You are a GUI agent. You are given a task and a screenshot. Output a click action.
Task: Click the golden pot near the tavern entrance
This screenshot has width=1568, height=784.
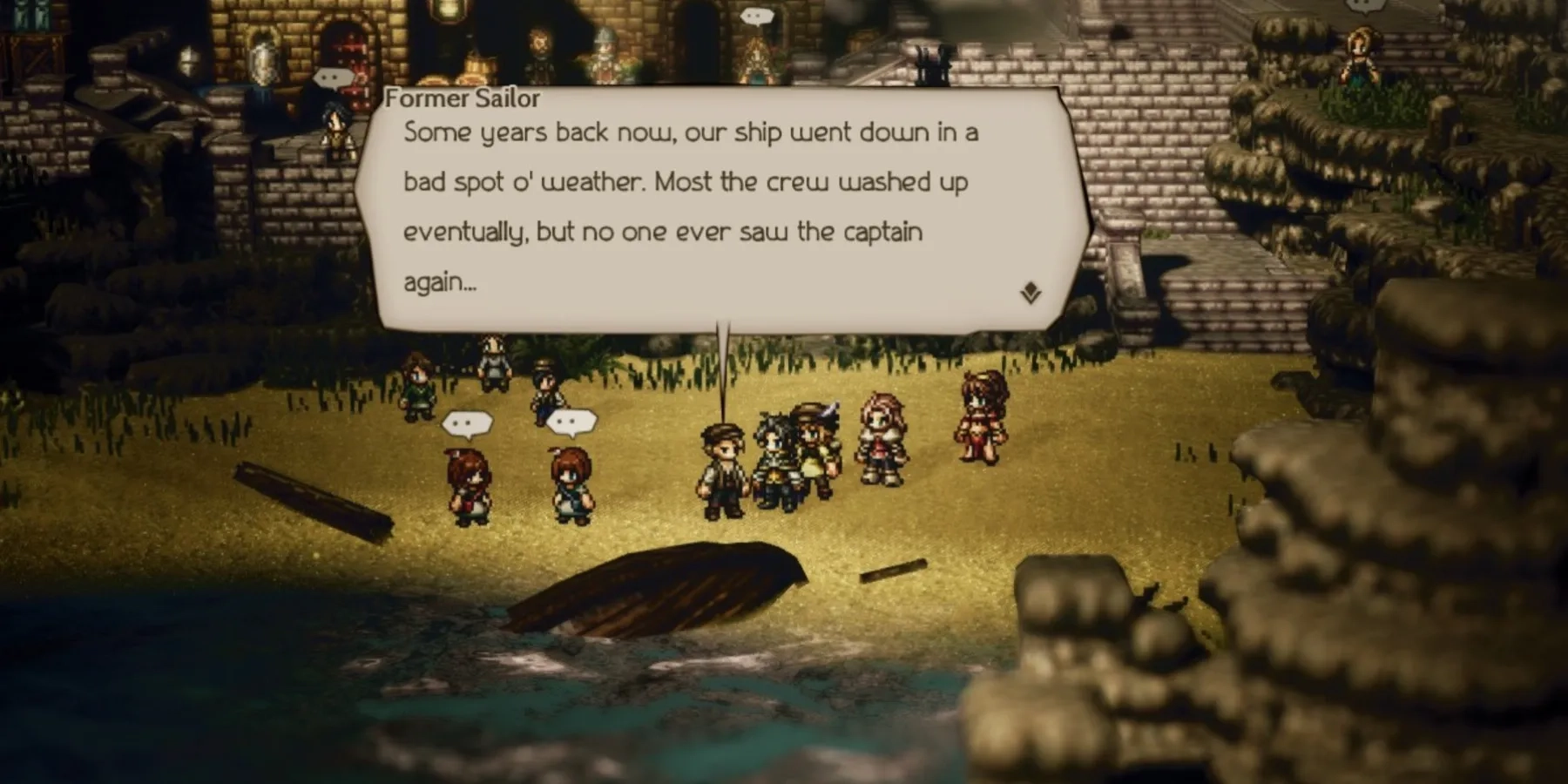click(476, 65)
